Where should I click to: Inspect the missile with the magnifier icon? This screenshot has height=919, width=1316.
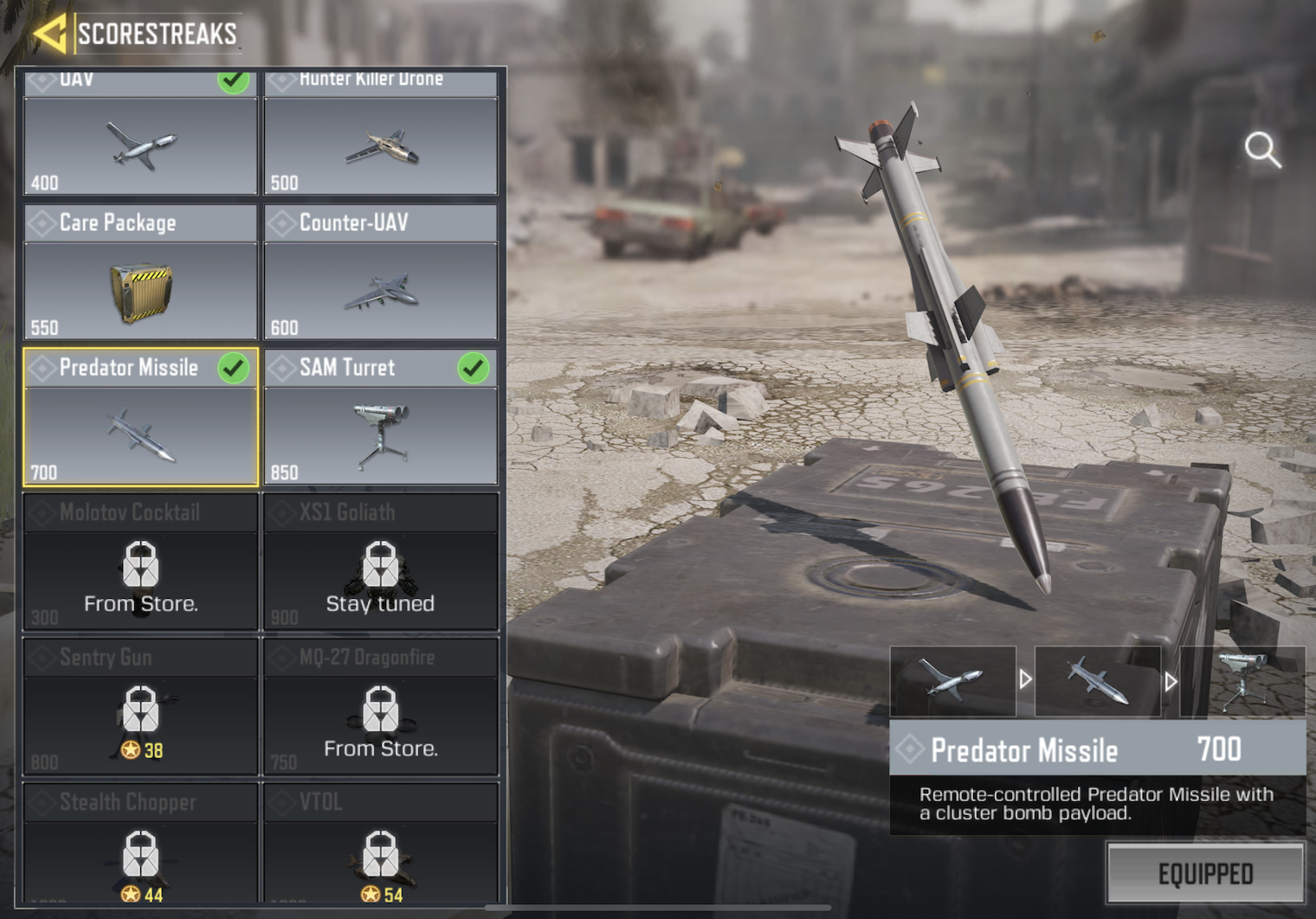point(1262,150)
